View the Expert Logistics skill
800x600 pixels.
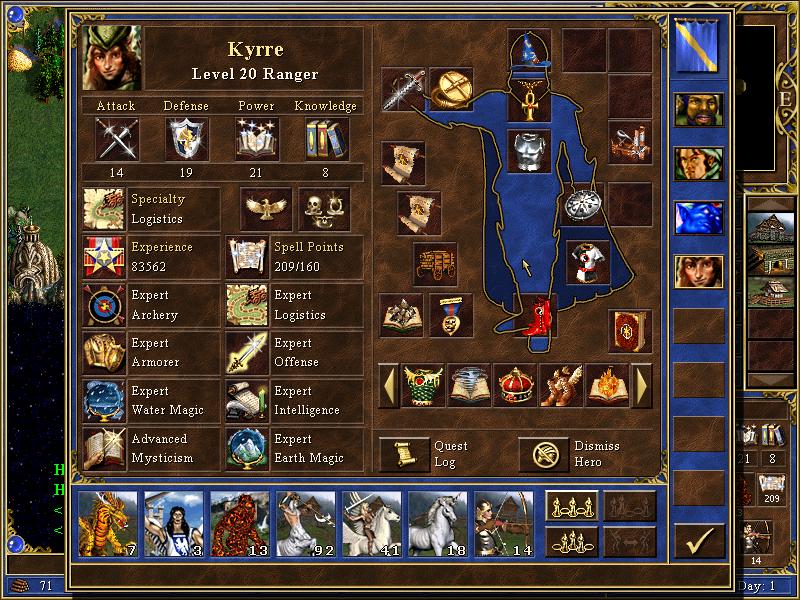[248, 305]
